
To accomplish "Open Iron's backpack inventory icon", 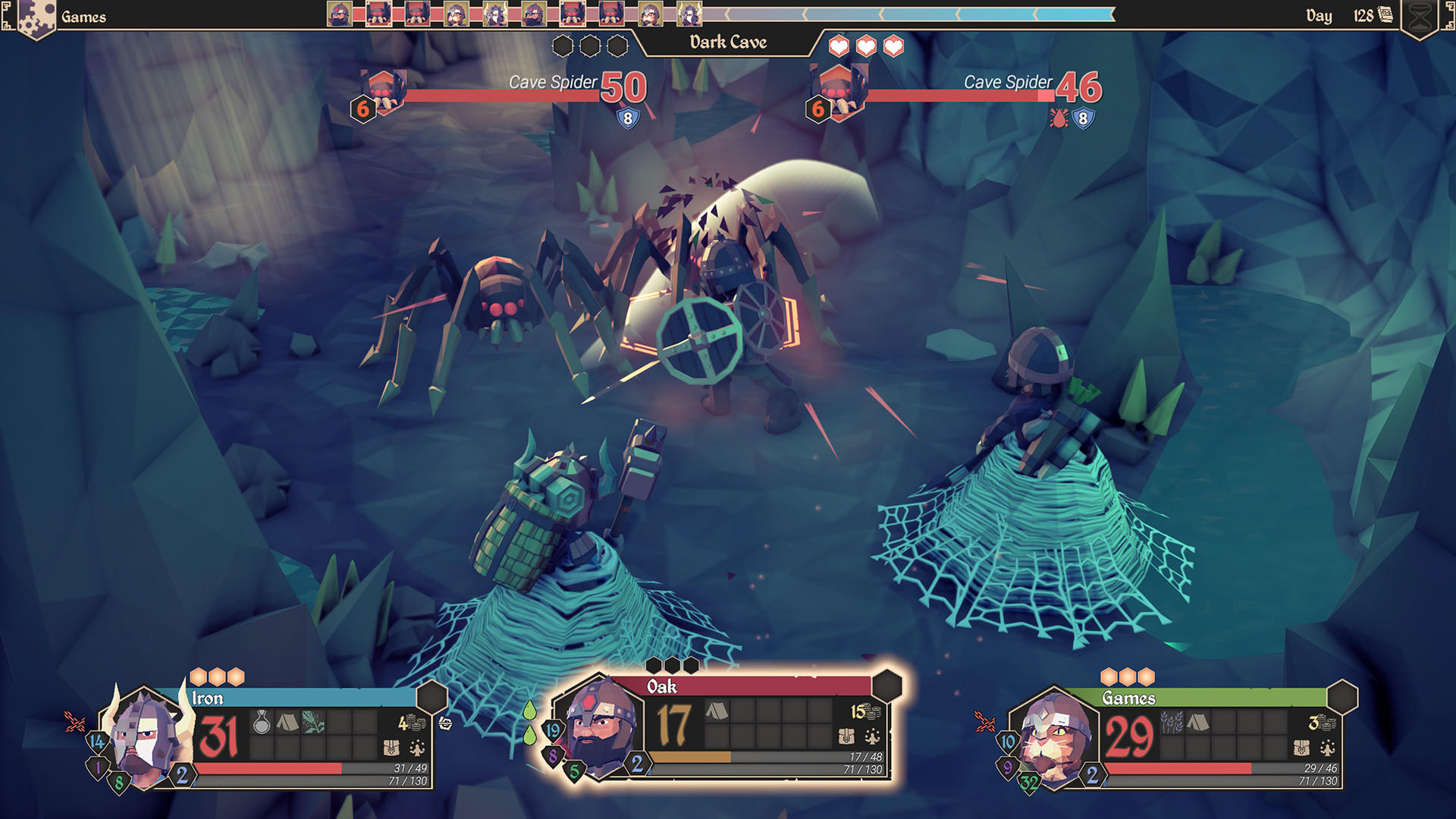I will 392,749.
